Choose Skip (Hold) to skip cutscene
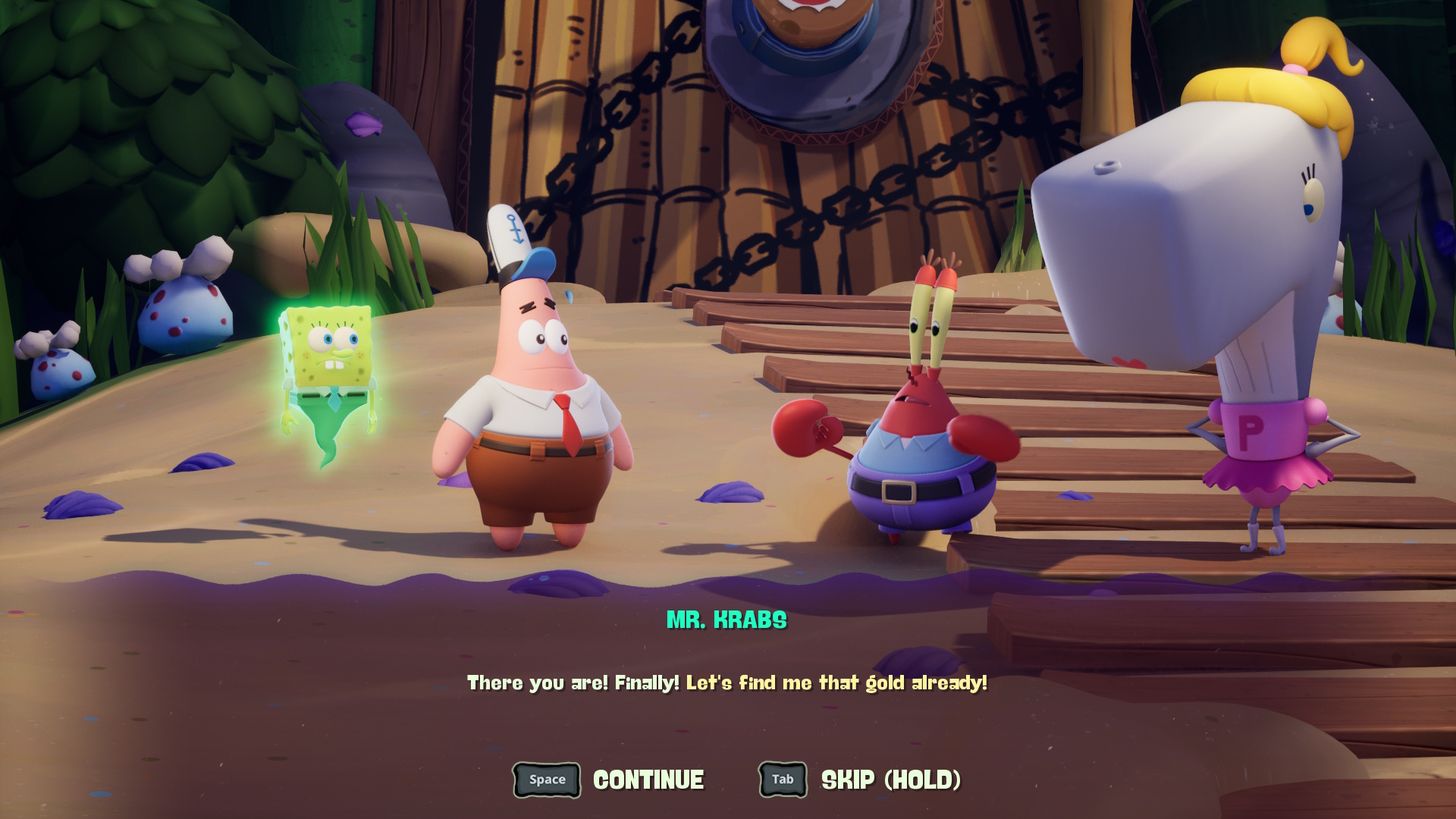 (x=860, y=780)
